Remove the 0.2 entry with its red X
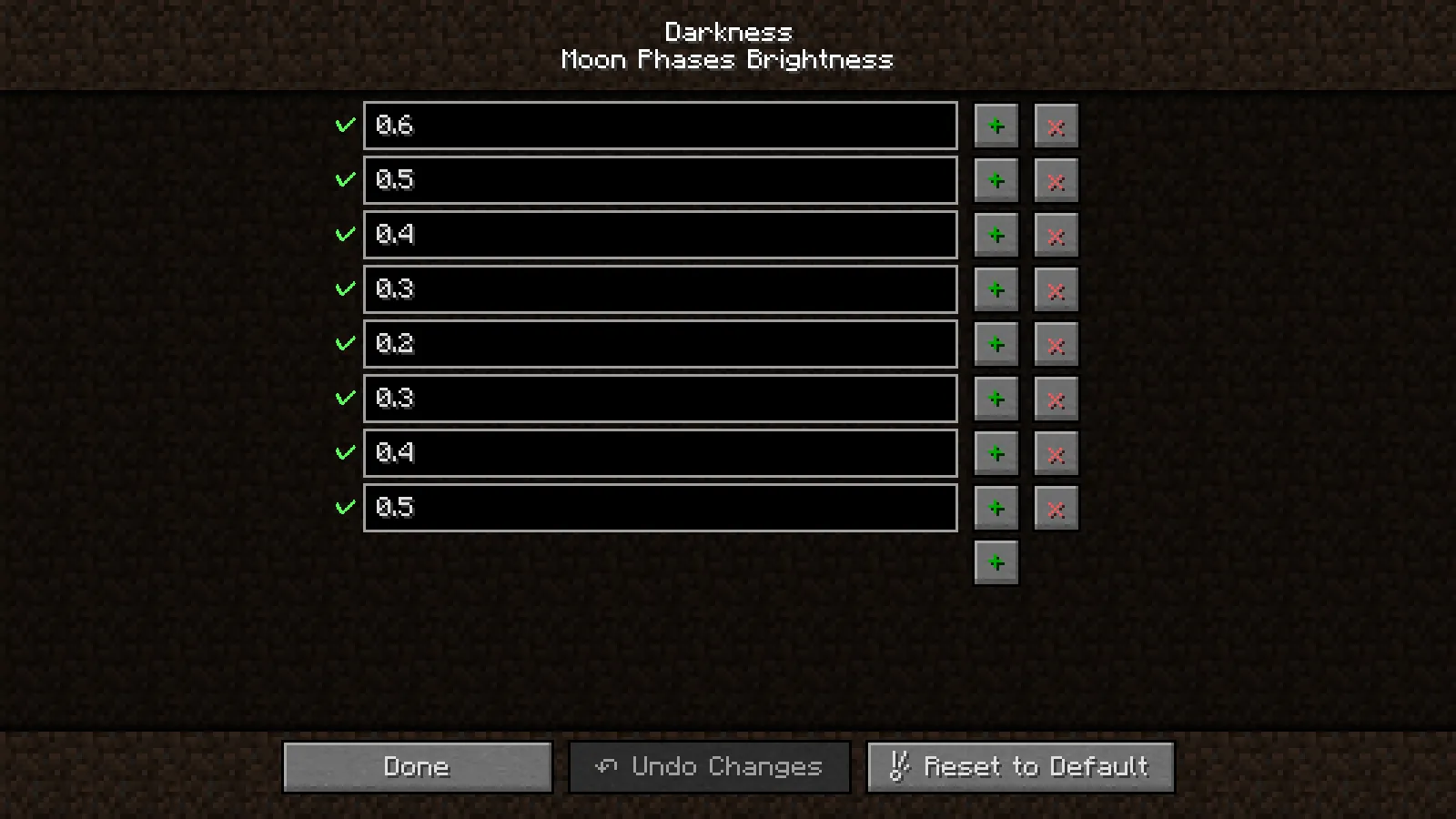This screenshot has width=1456, height=819. [x=1056, y=344]
